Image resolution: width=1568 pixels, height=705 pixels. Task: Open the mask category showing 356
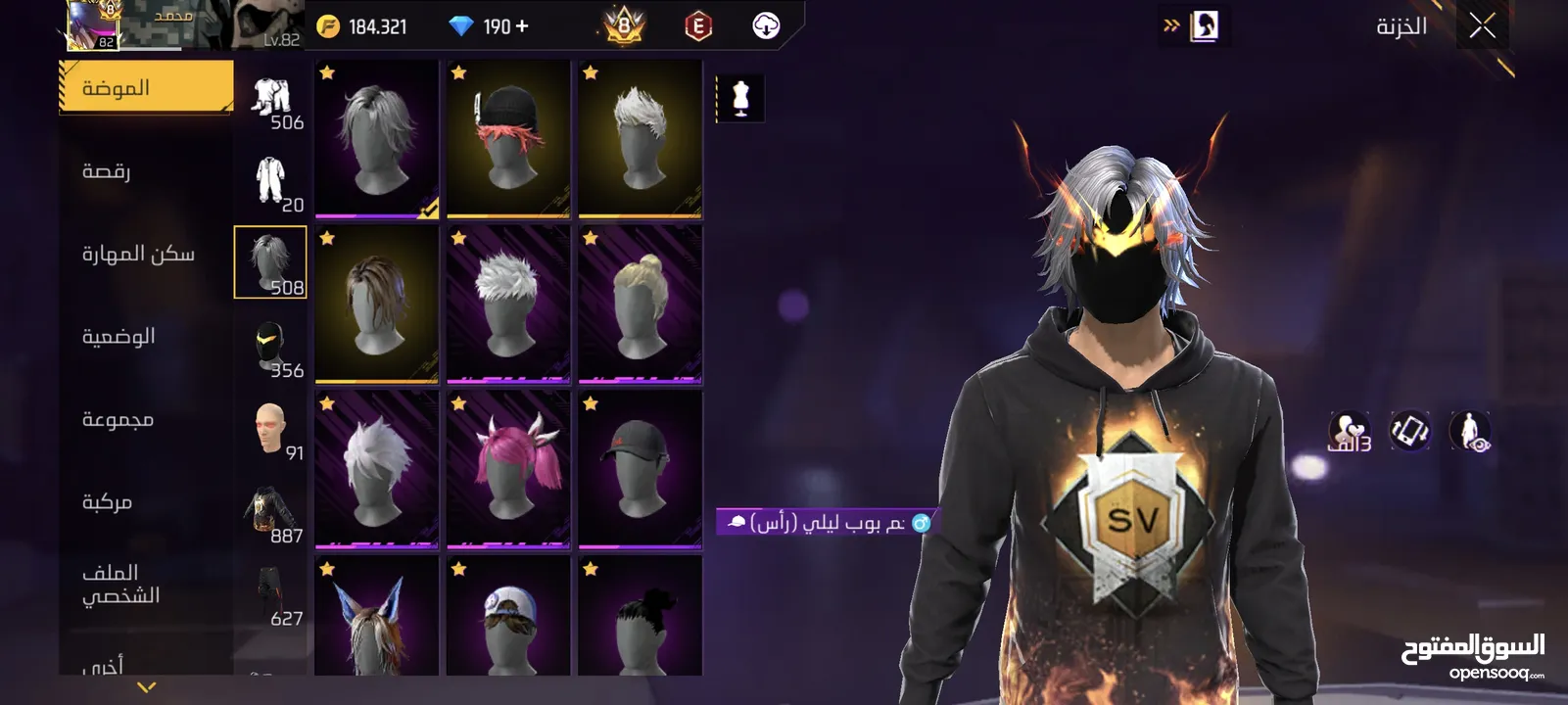270,346
